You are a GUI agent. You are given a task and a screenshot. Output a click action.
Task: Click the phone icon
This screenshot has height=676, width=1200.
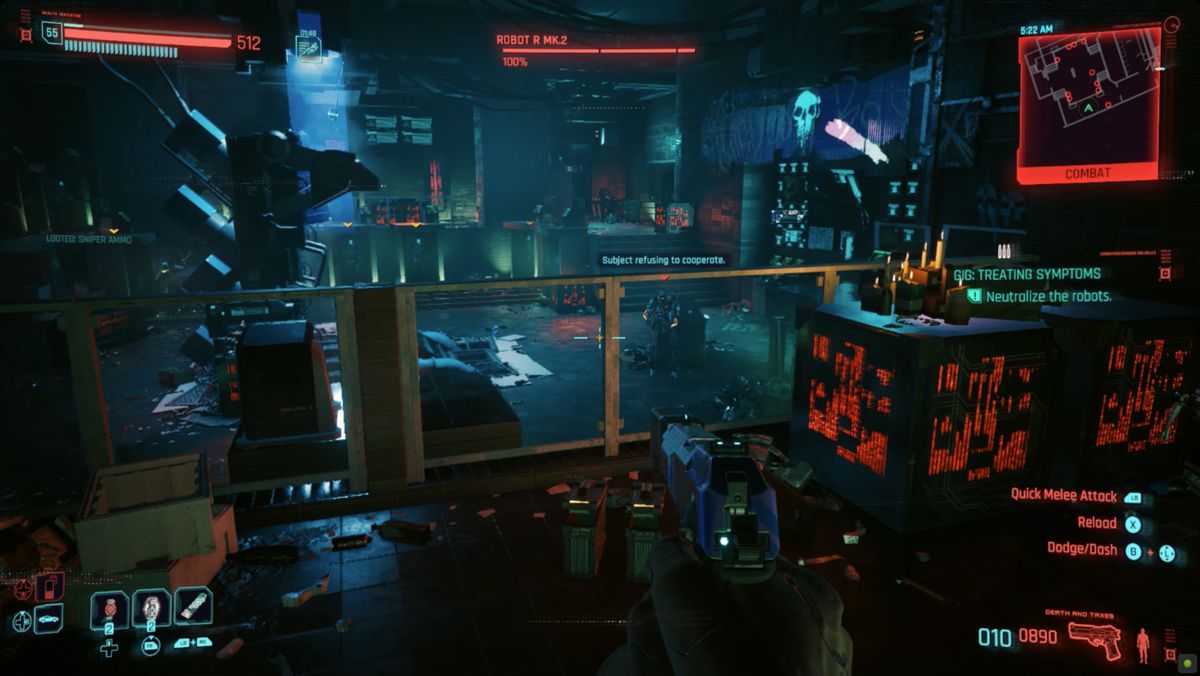pos(49,587)
